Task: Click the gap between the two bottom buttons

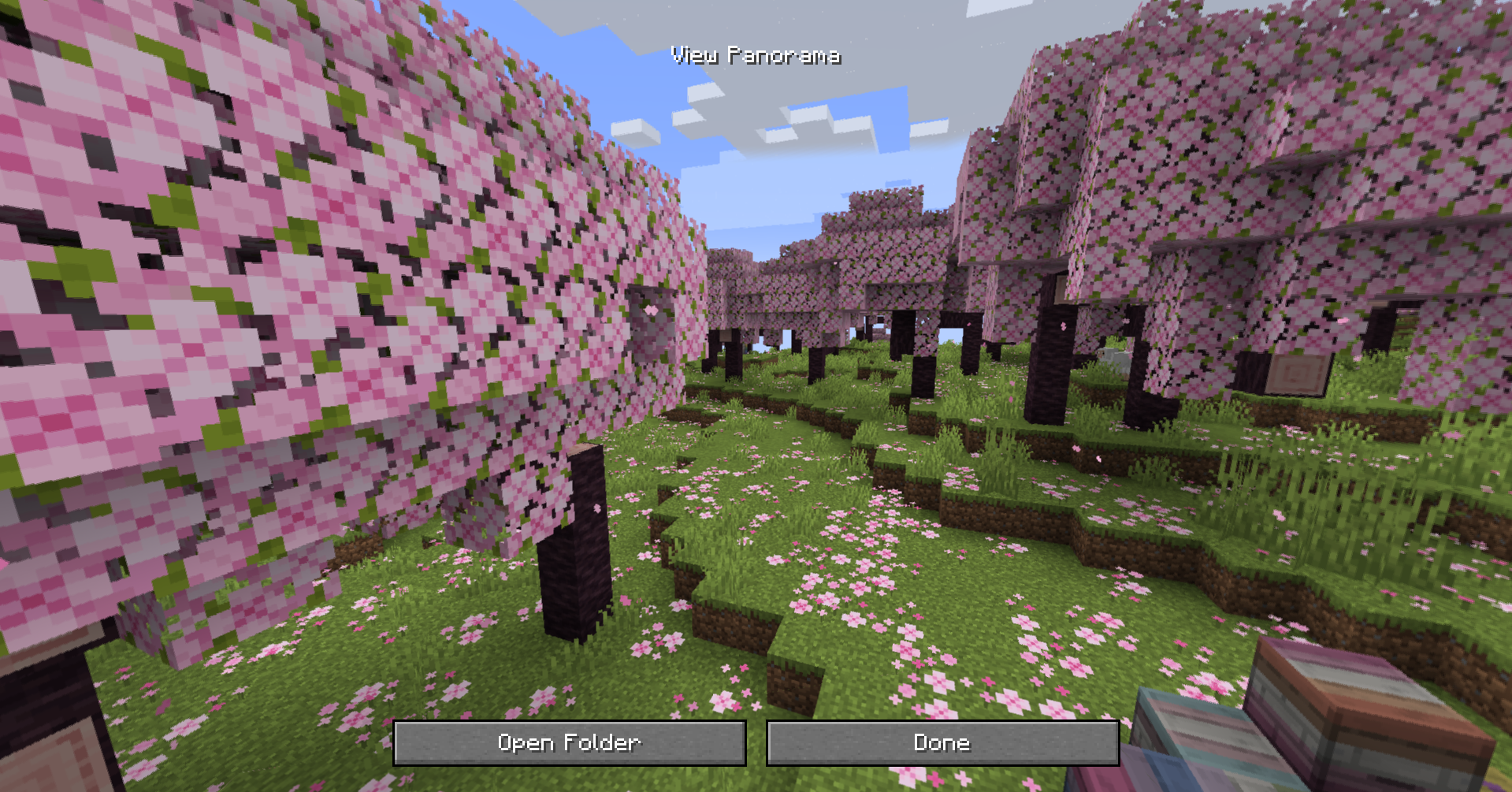Action: [x=756, y=742]
